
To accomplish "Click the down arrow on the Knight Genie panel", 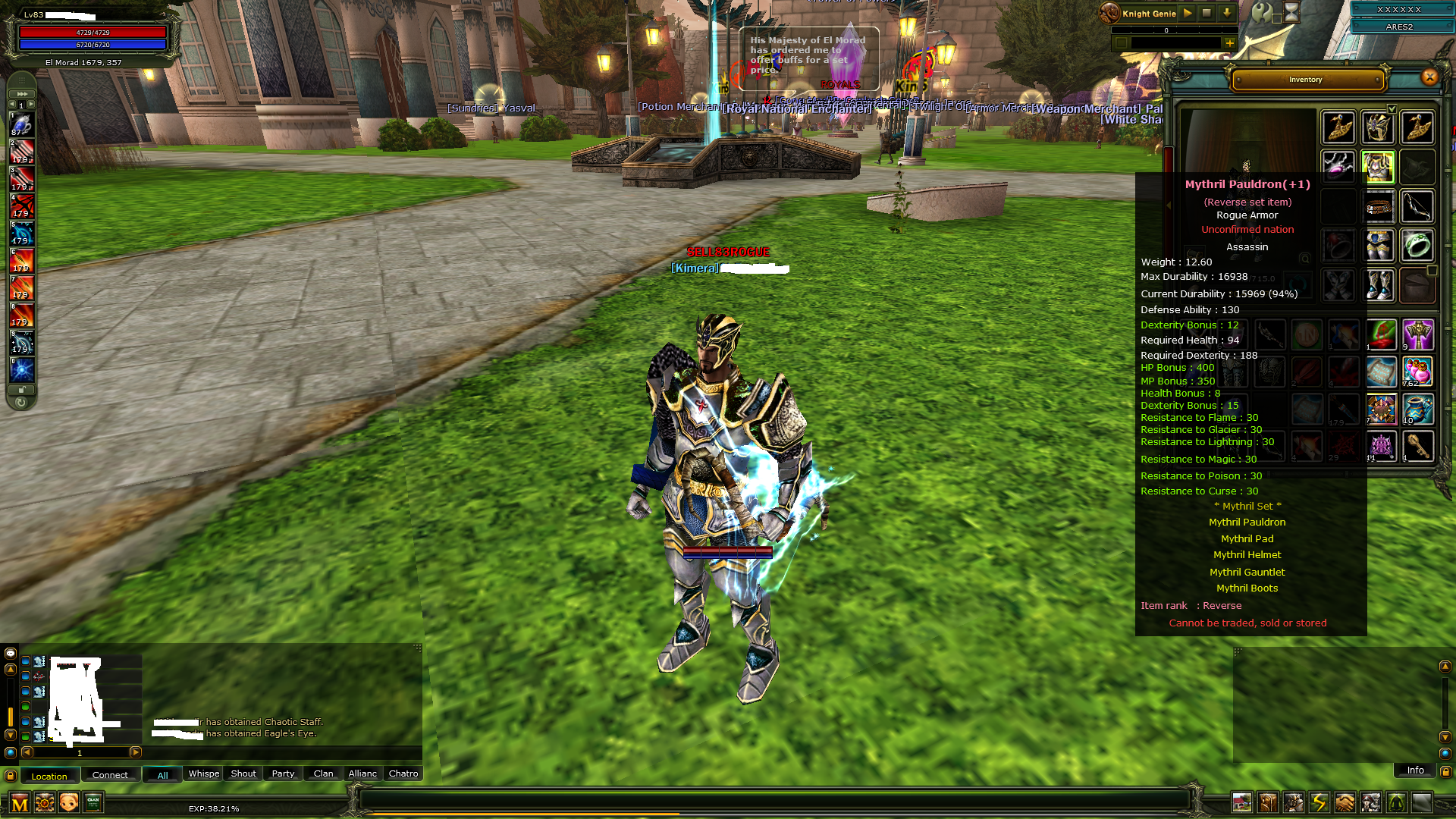I will click(x=1228, y=13).
